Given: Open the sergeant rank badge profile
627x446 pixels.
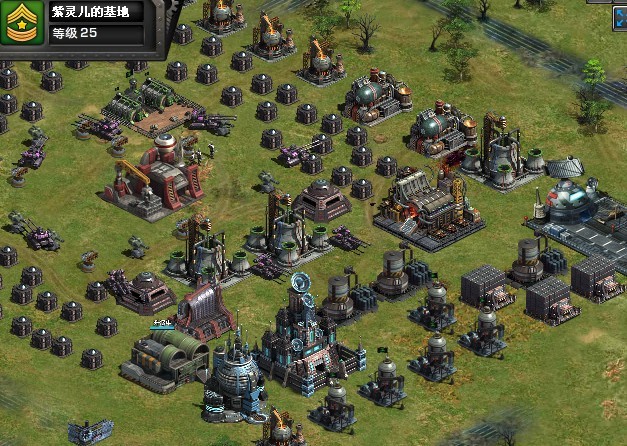Looking at the screenshot, I should pyautogui.click(x=22, y=24).
